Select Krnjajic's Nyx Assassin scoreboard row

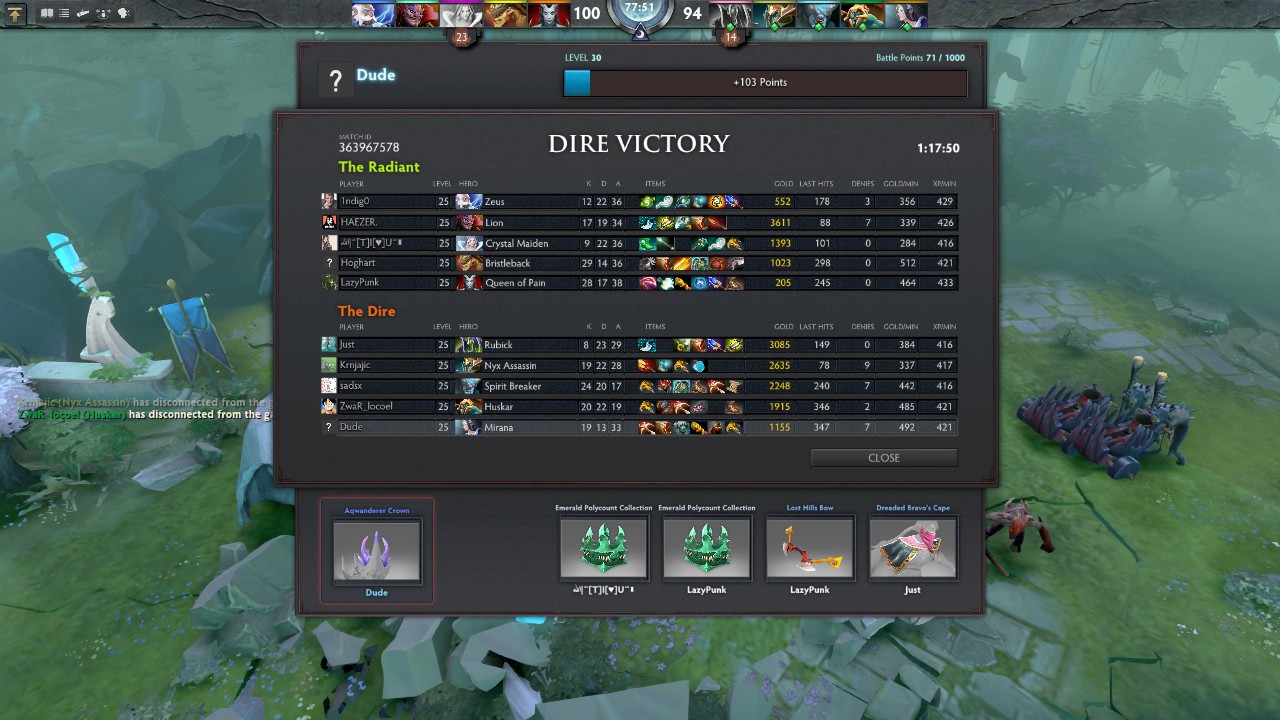tap(640, 366)
